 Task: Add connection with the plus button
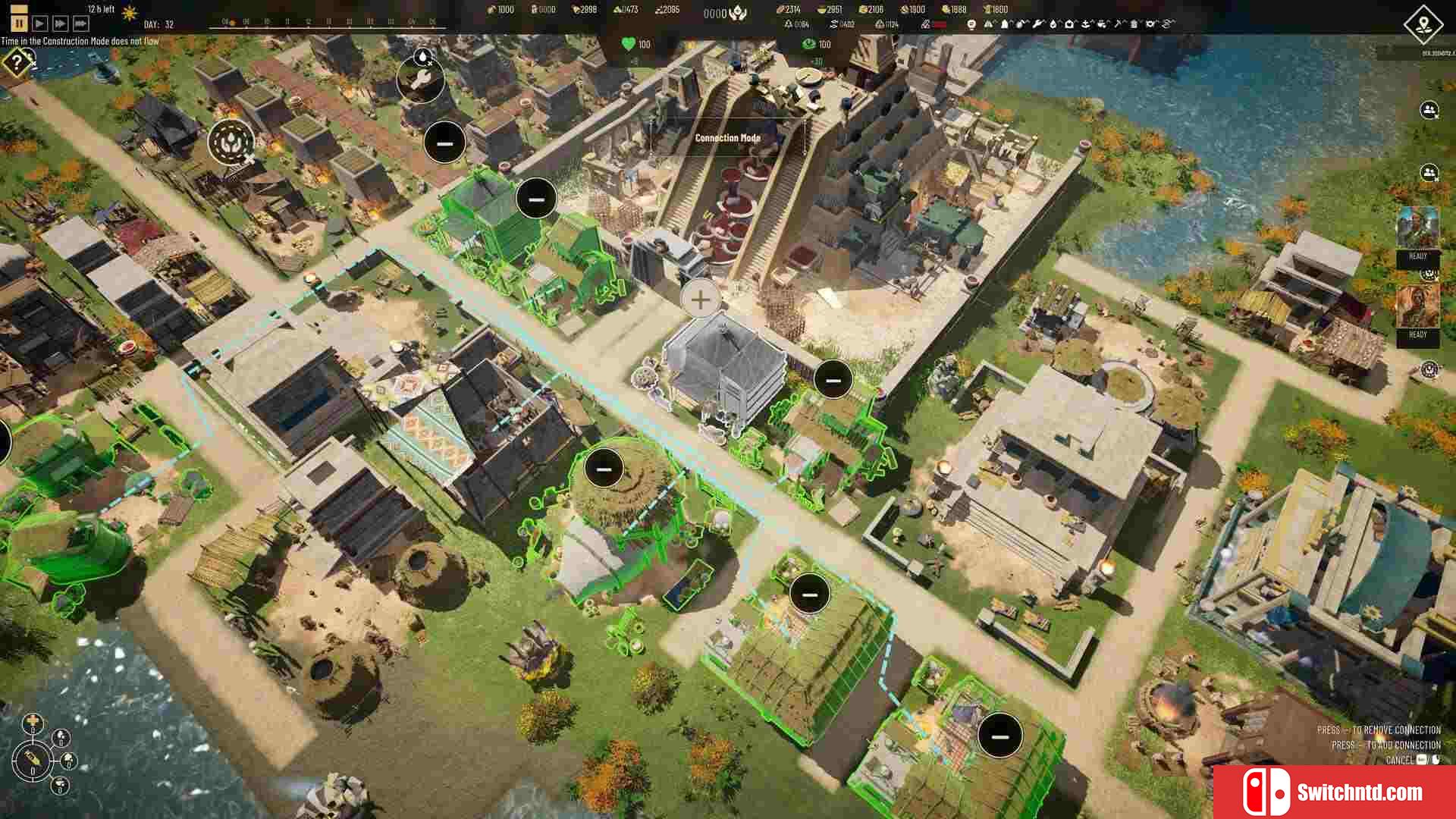[701, 300]
